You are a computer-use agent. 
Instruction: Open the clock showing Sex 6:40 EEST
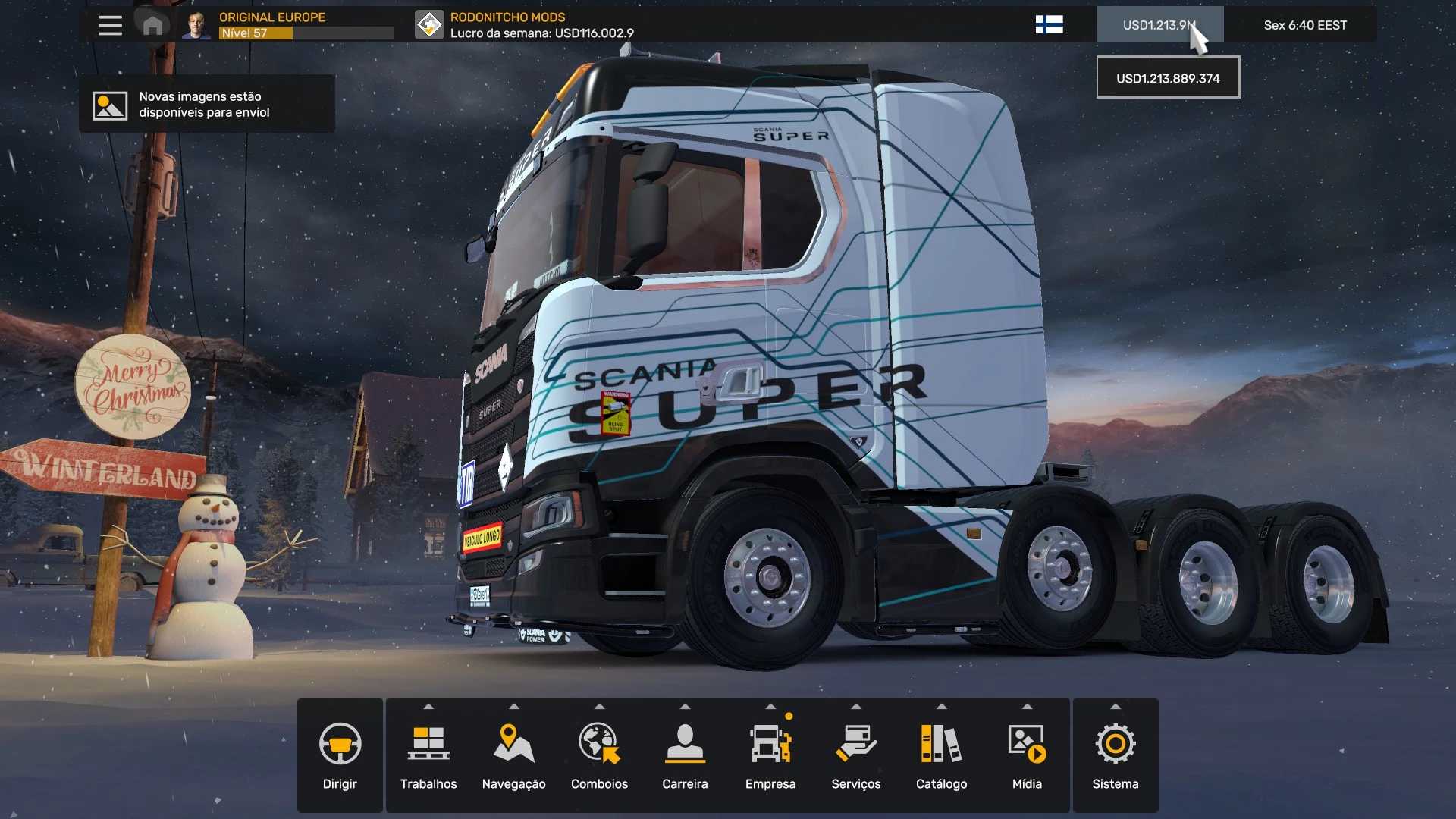[x=1304, y=25]
